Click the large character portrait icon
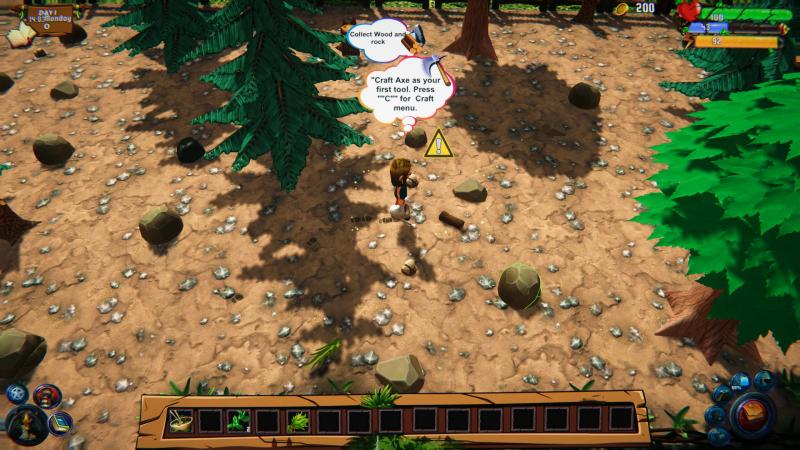The height and width of the screenshot is (450, 800). coord(25,425)
